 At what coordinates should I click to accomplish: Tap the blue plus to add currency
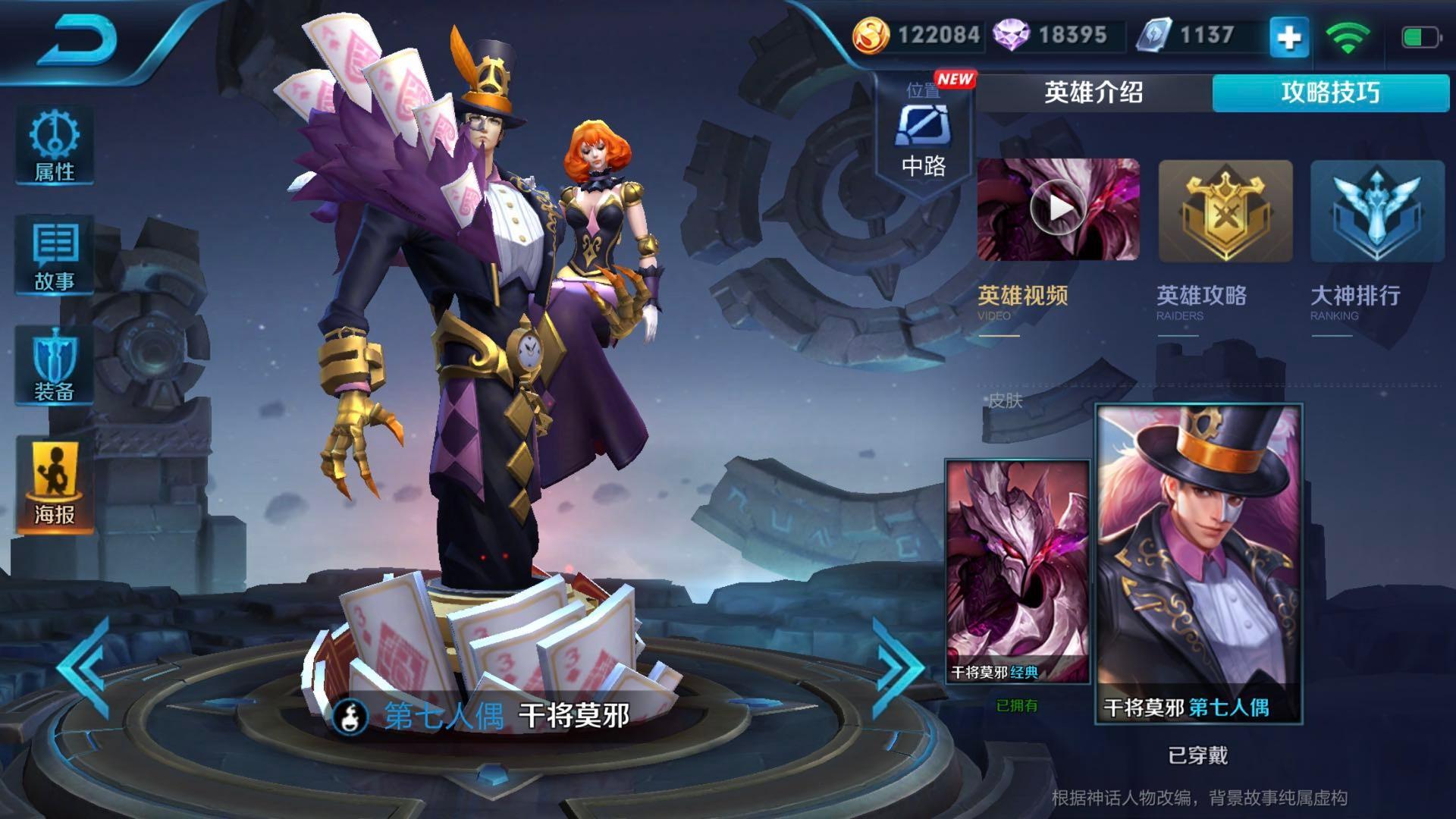pos(1289,37)
